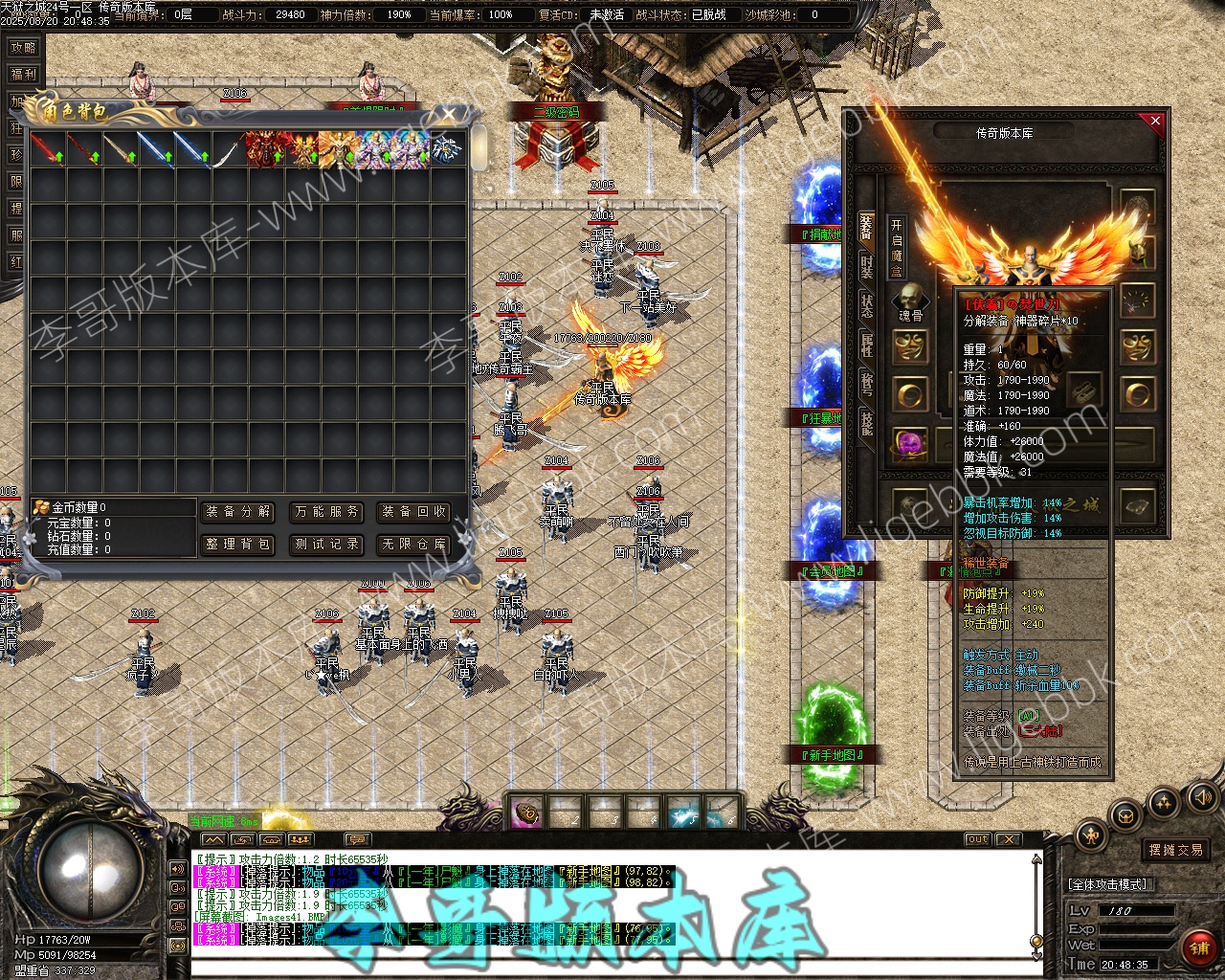
Task: Click the red 铺 shop button
Action: tap(1199, 948)
